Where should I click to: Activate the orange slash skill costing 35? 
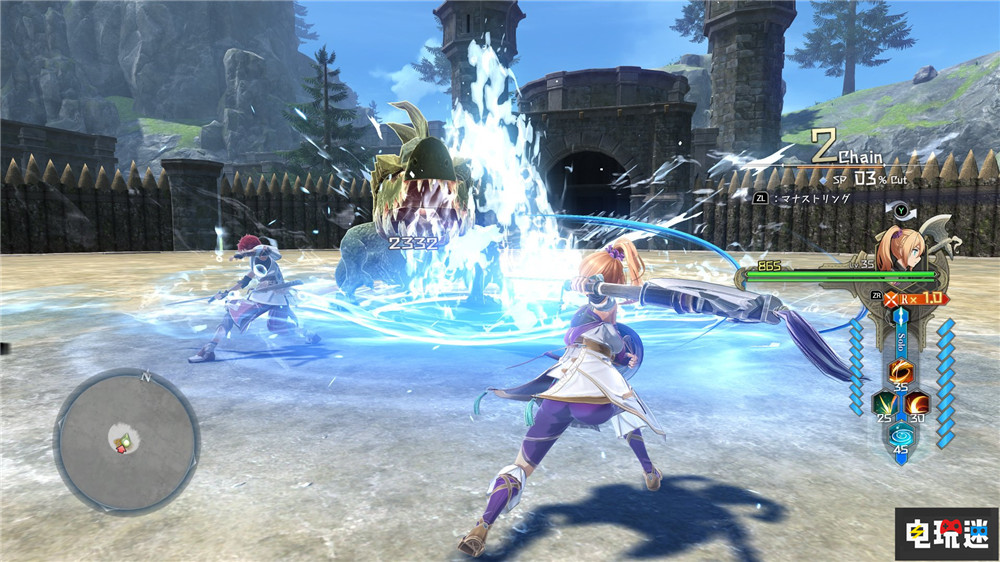pos(902,372)
